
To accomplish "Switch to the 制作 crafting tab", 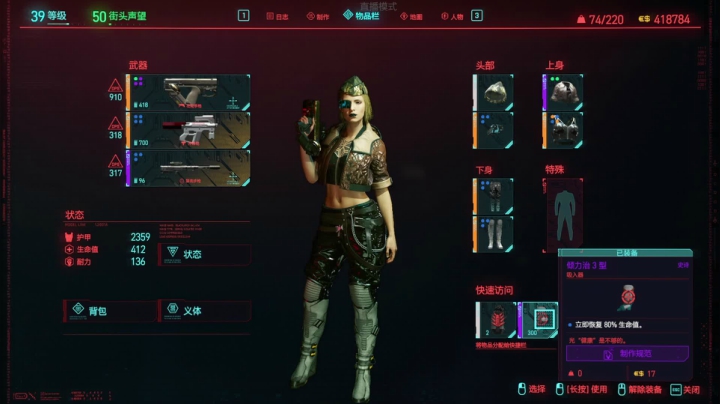I will pos(318,16).
